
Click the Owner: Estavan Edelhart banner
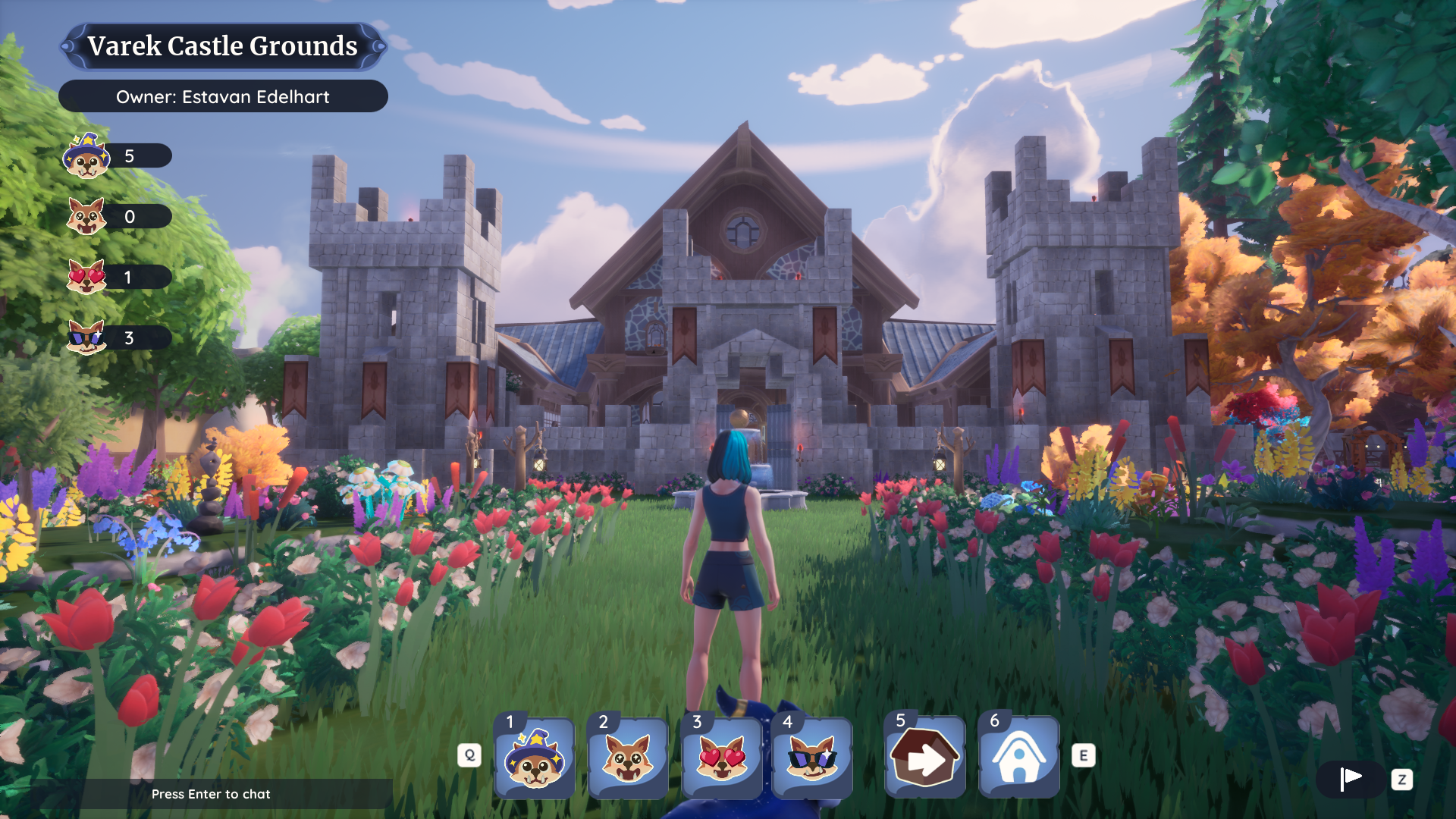pos(223,96)
